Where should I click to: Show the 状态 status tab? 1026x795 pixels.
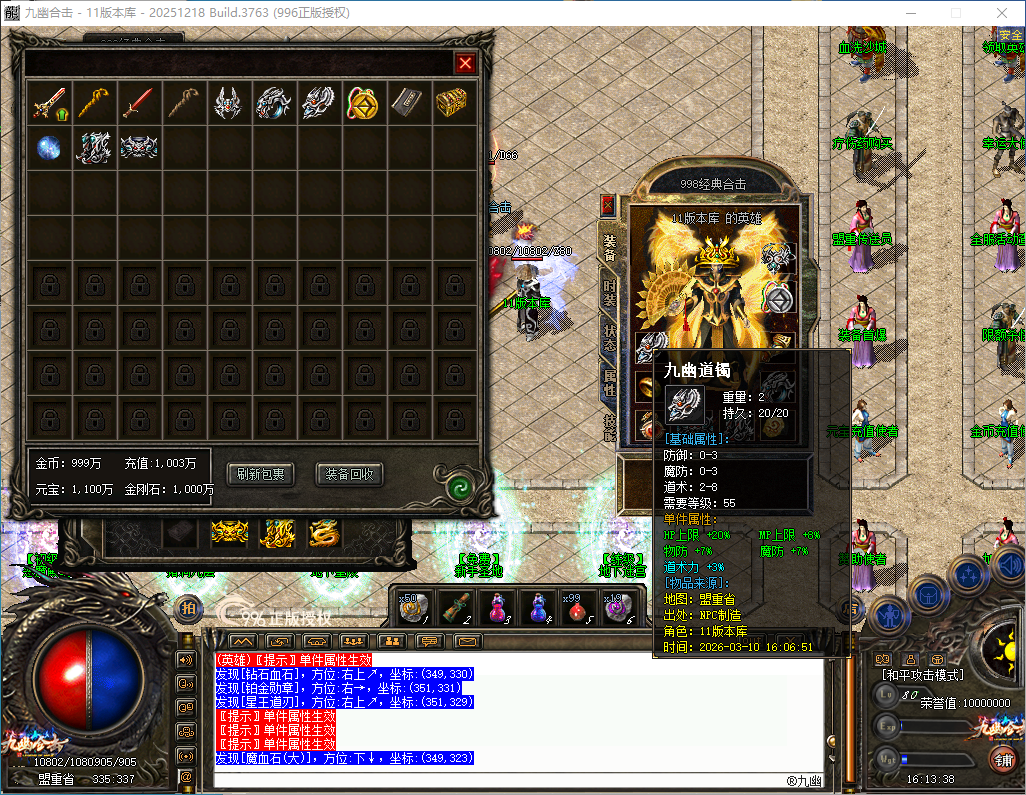click(x=609, y=336)
